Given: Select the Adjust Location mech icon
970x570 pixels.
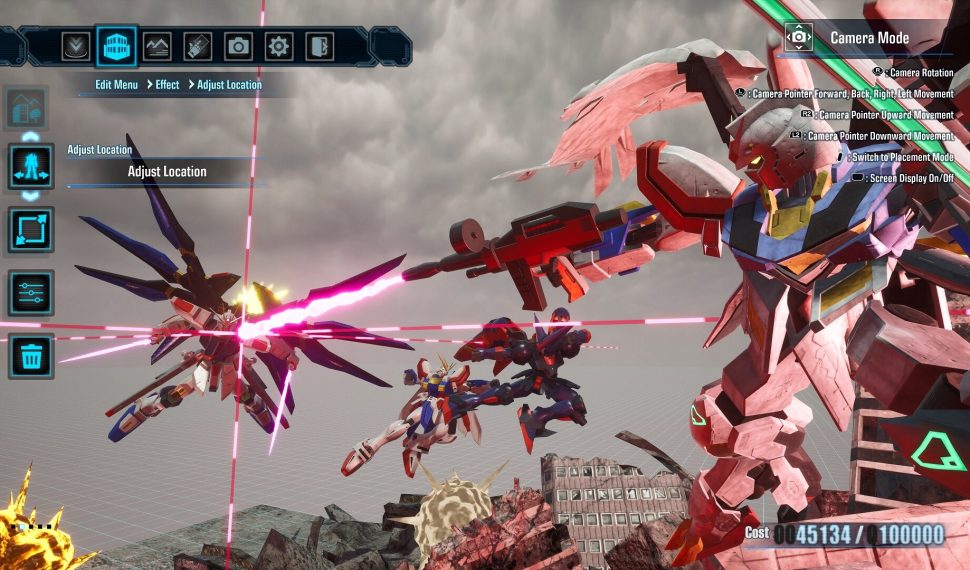Looking at the screenshot, I should pos(31,166).
